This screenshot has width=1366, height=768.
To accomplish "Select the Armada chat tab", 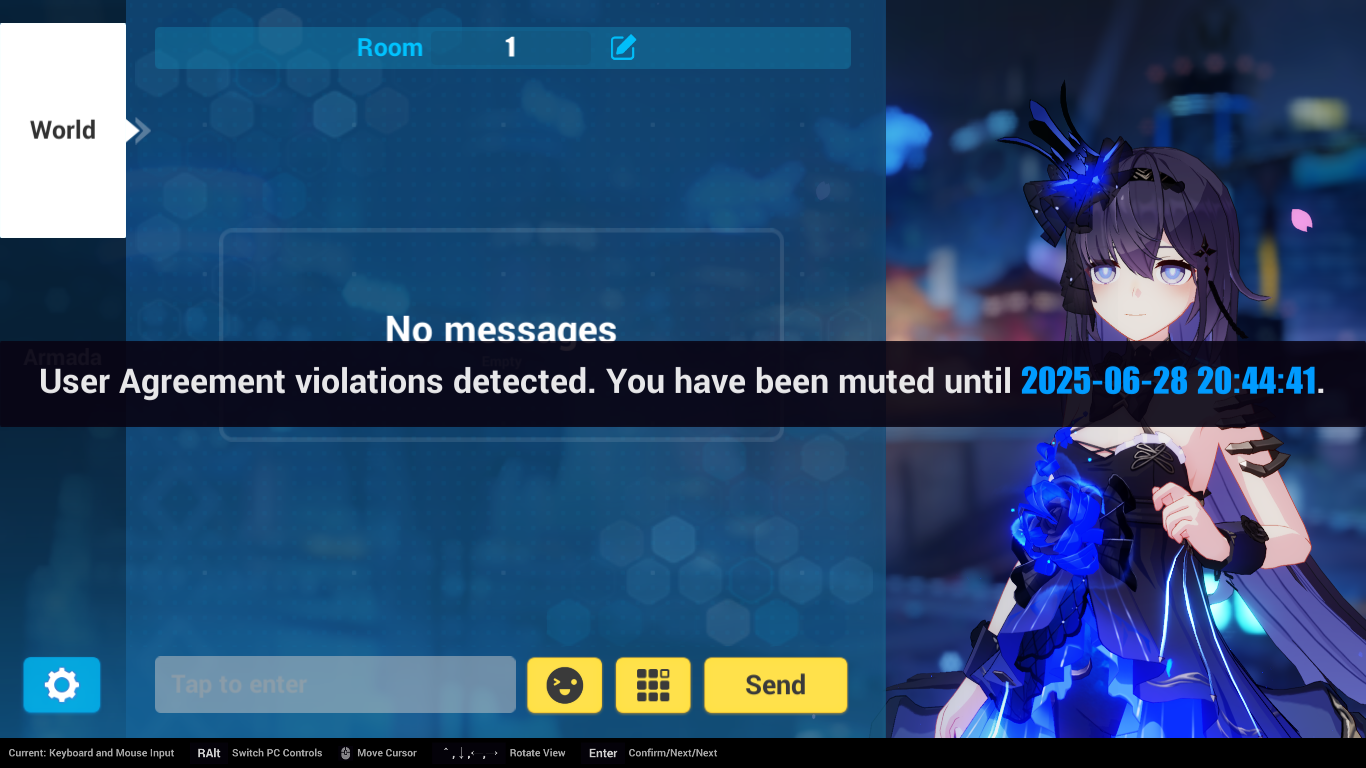I will pos(63,357).
